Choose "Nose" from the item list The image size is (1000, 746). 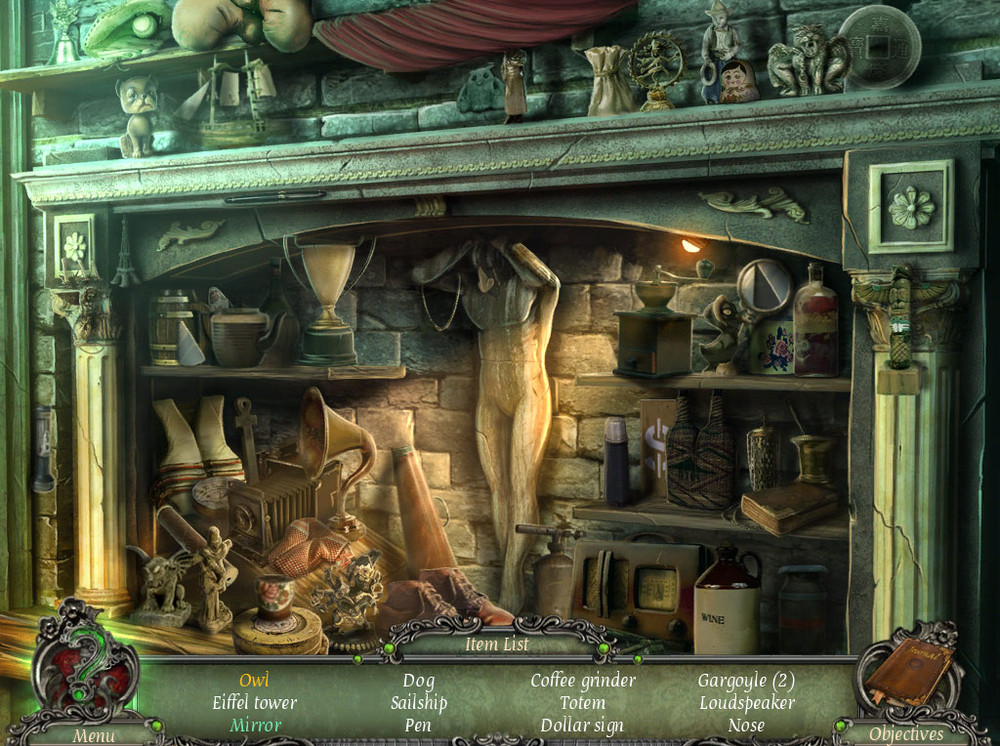pos(746,725)
